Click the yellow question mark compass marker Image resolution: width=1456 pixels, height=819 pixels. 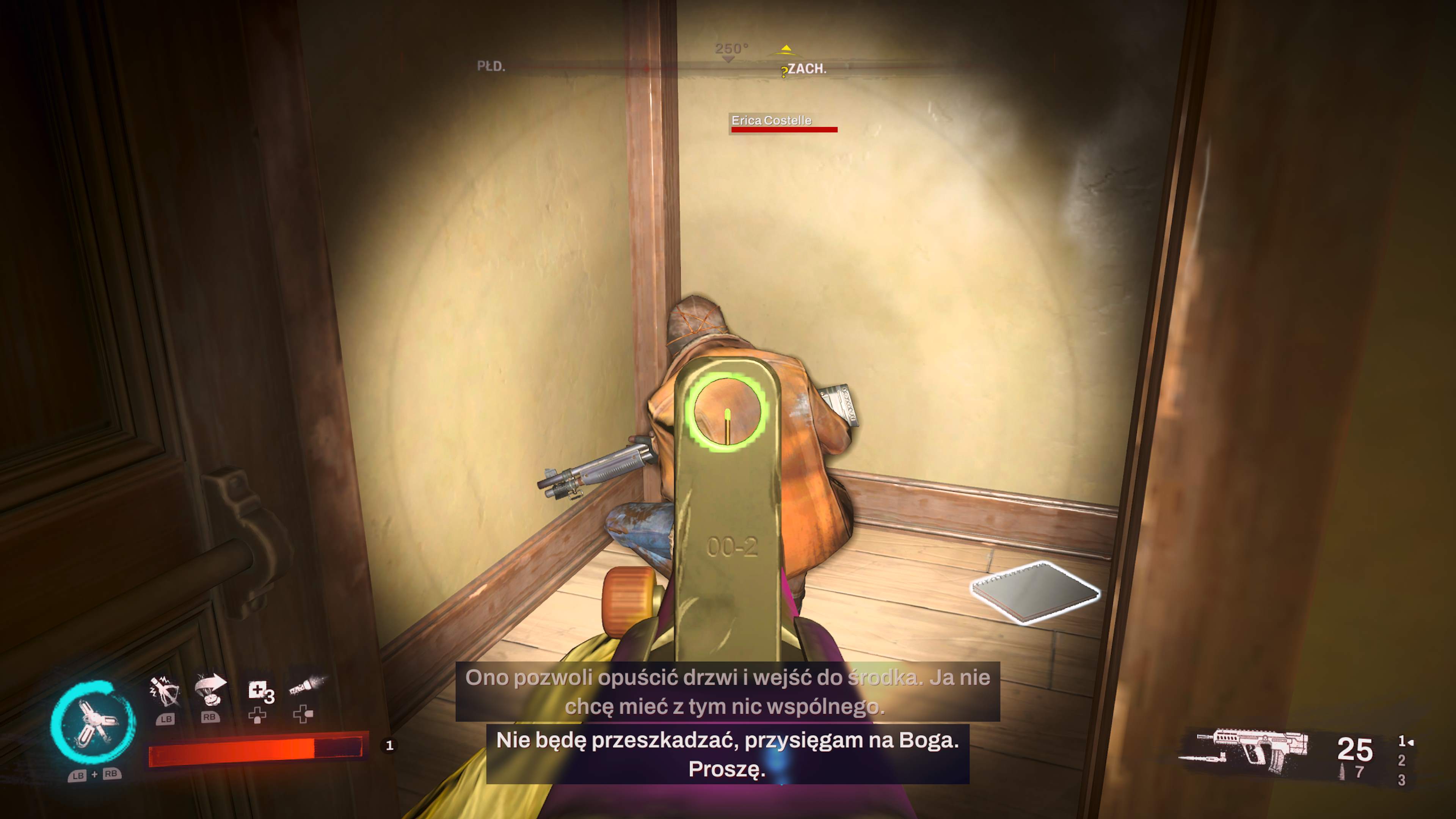click(x=784, y=72)
